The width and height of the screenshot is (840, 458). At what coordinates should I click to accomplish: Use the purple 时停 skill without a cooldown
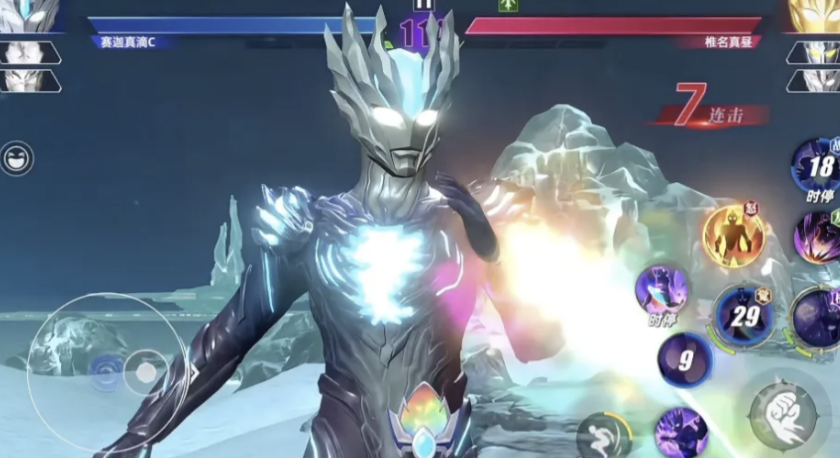click(661, 288)
